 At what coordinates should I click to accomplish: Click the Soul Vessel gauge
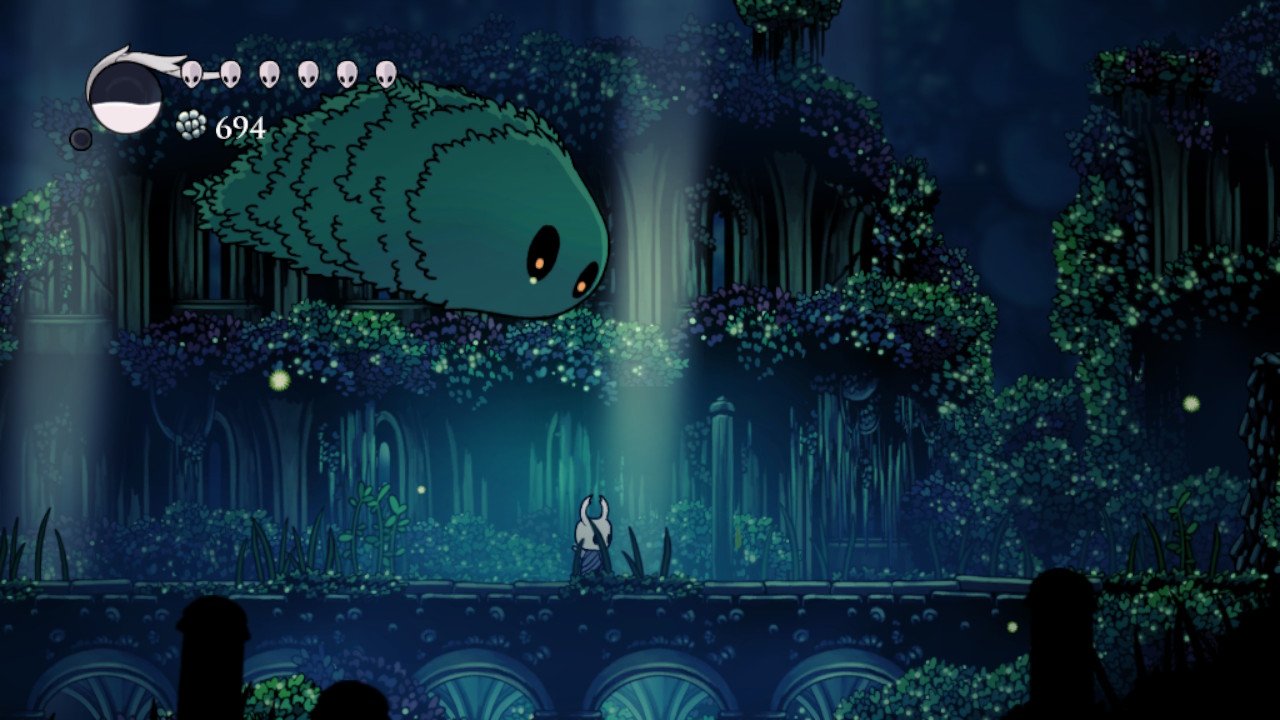tap(125, 95)
